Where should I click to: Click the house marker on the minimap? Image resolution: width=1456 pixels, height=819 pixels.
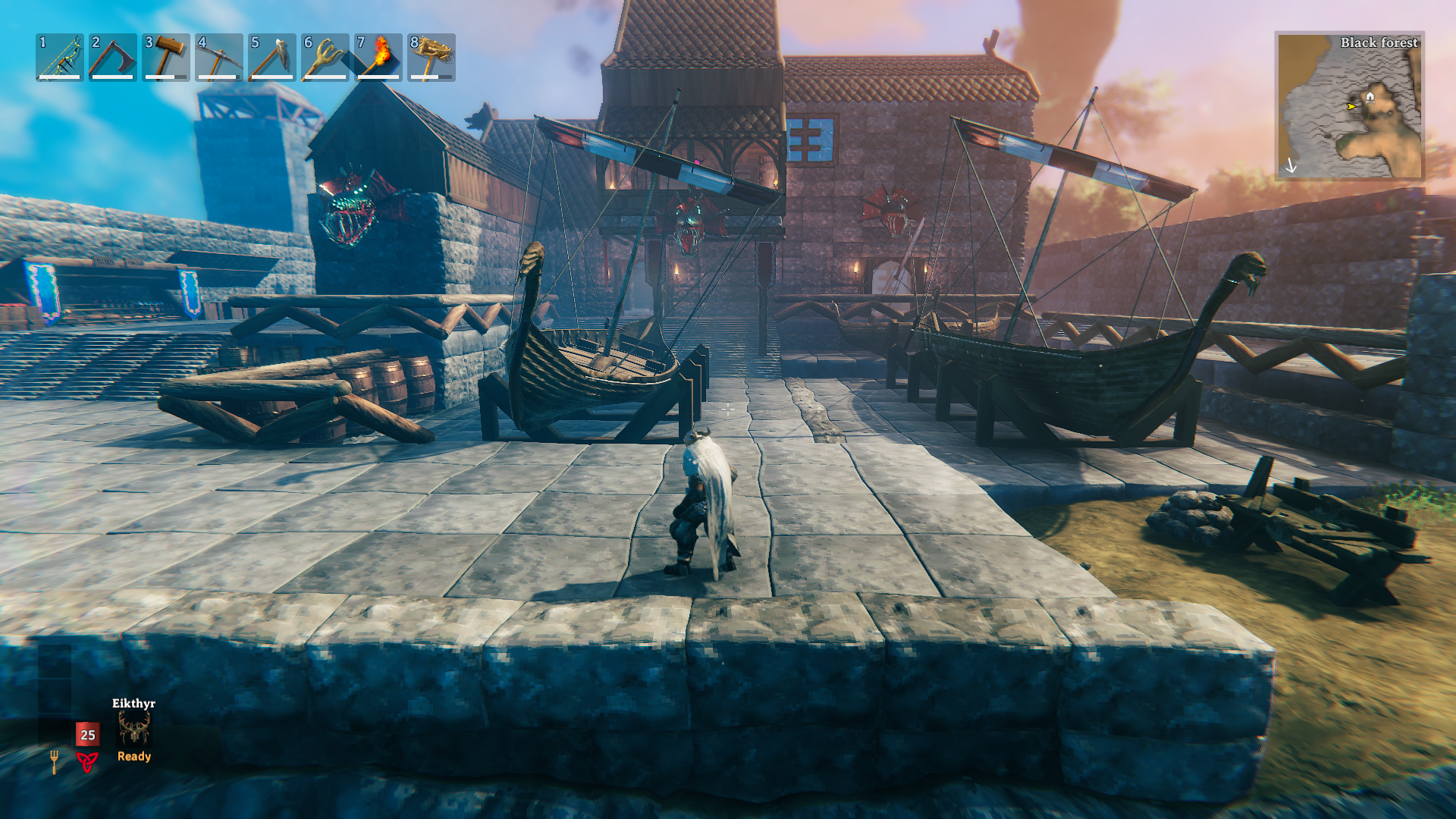pyautogui.click(x=1370, y=96)
